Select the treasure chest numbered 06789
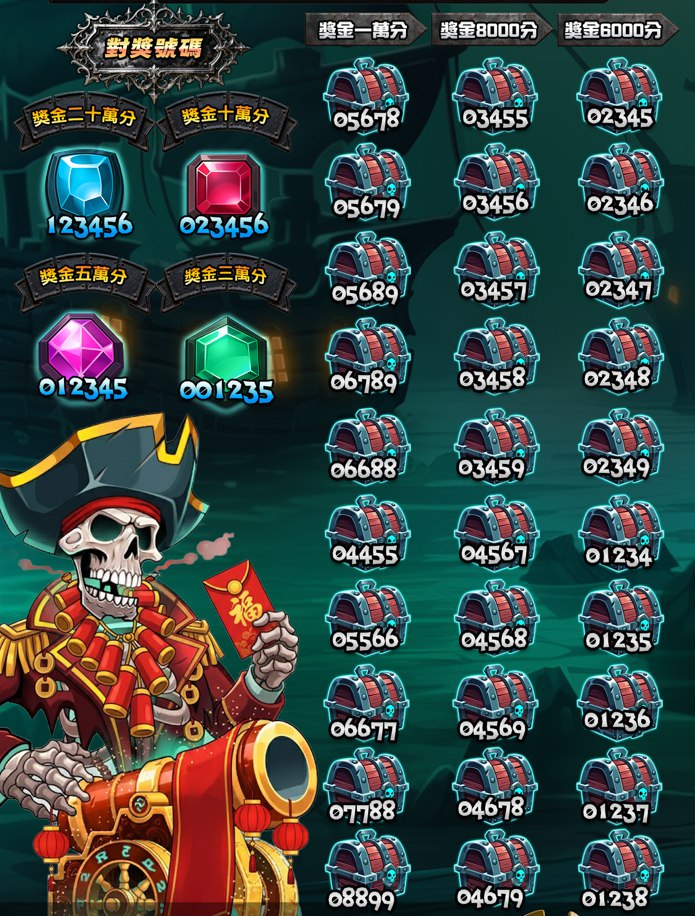Screen dimensions: 695x916 [x=366, y=351]
